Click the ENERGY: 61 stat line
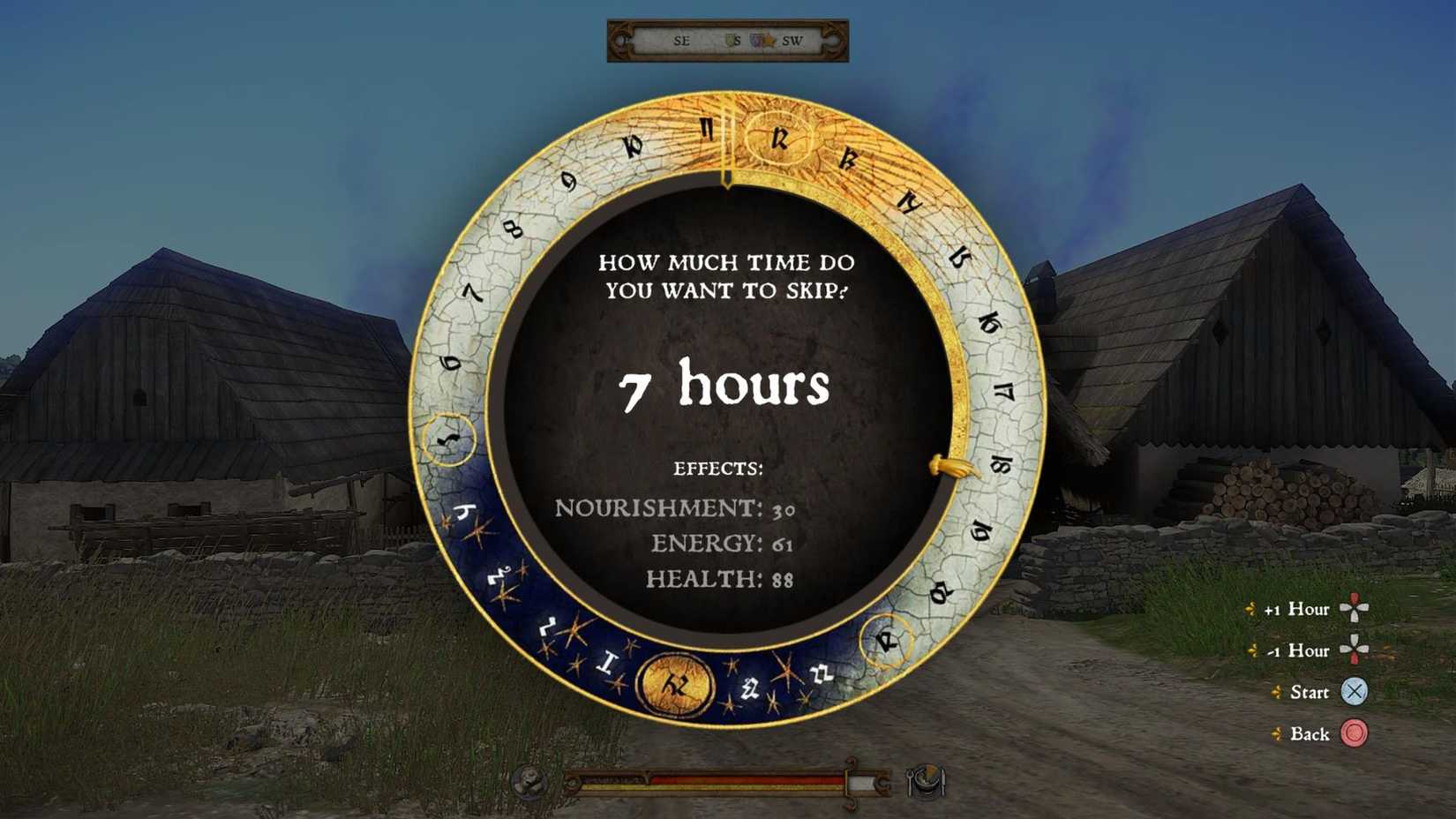The width and height of the screenshot is (1456, 819). (724, 544)
